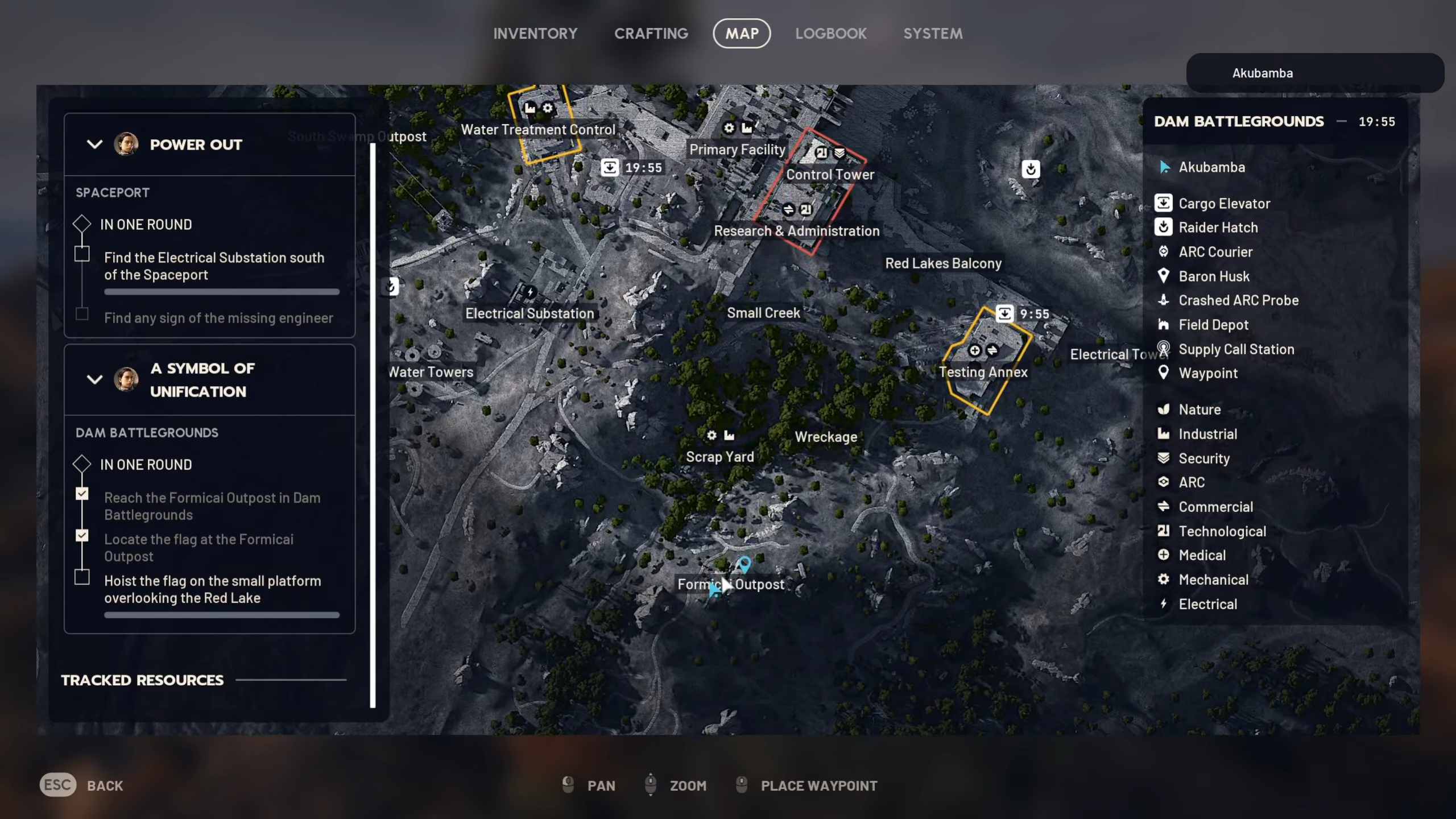Click the Electrical Substation quest progress bar

221,291
